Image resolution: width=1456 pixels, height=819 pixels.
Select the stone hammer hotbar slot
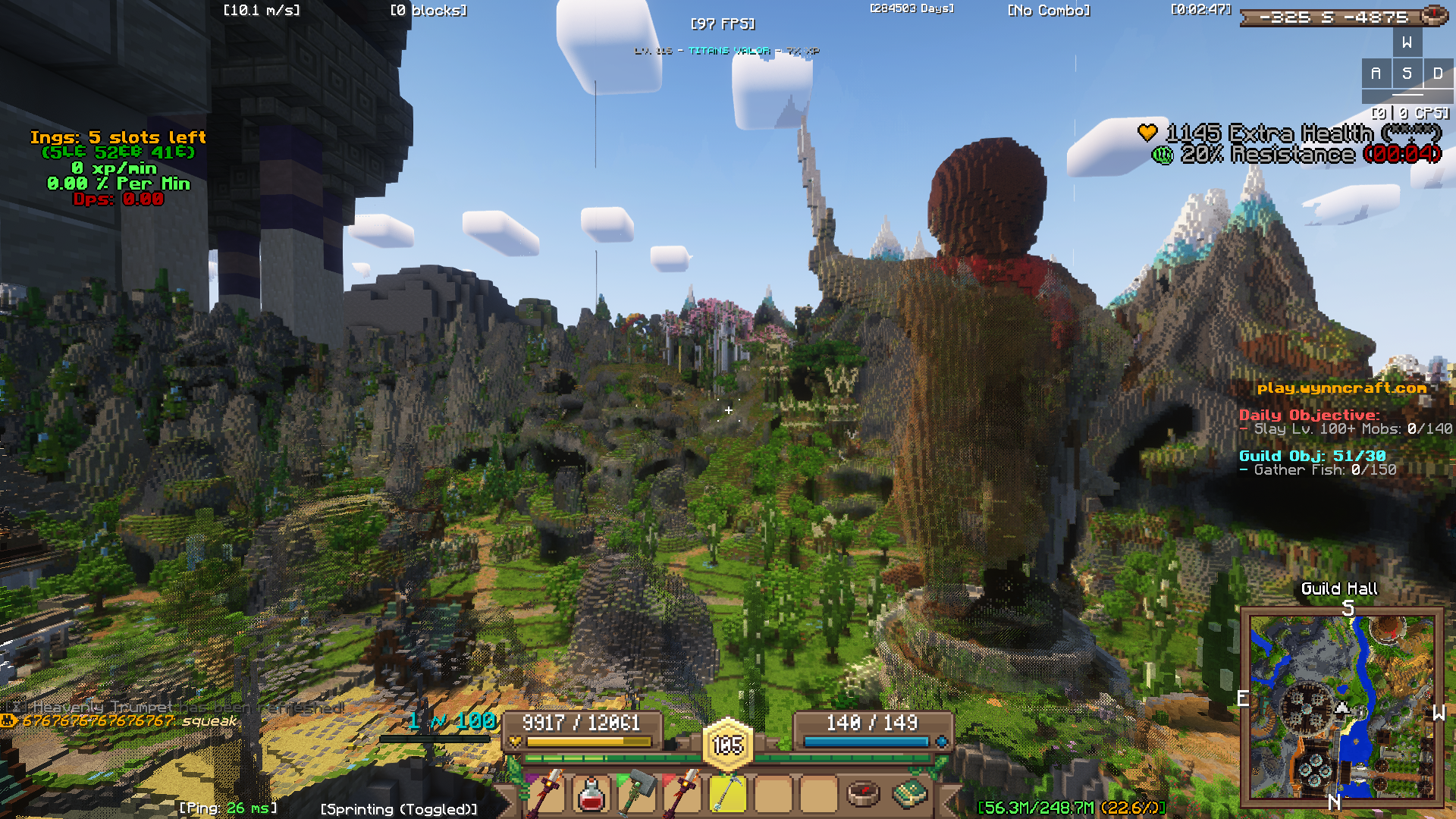(637, 794)
